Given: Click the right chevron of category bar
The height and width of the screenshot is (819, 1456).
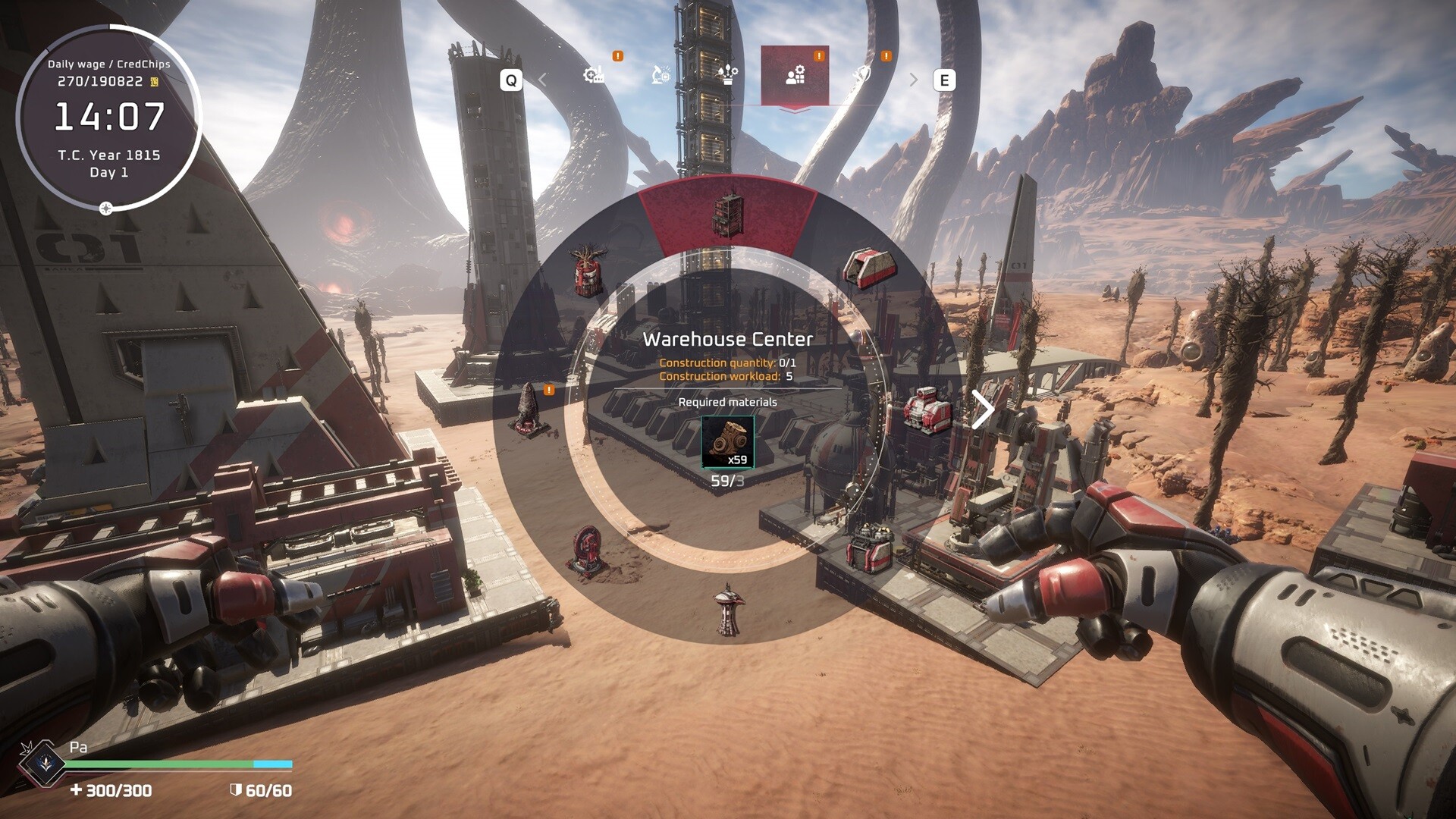Looking at the screenshot, I should tap(913, 80).
